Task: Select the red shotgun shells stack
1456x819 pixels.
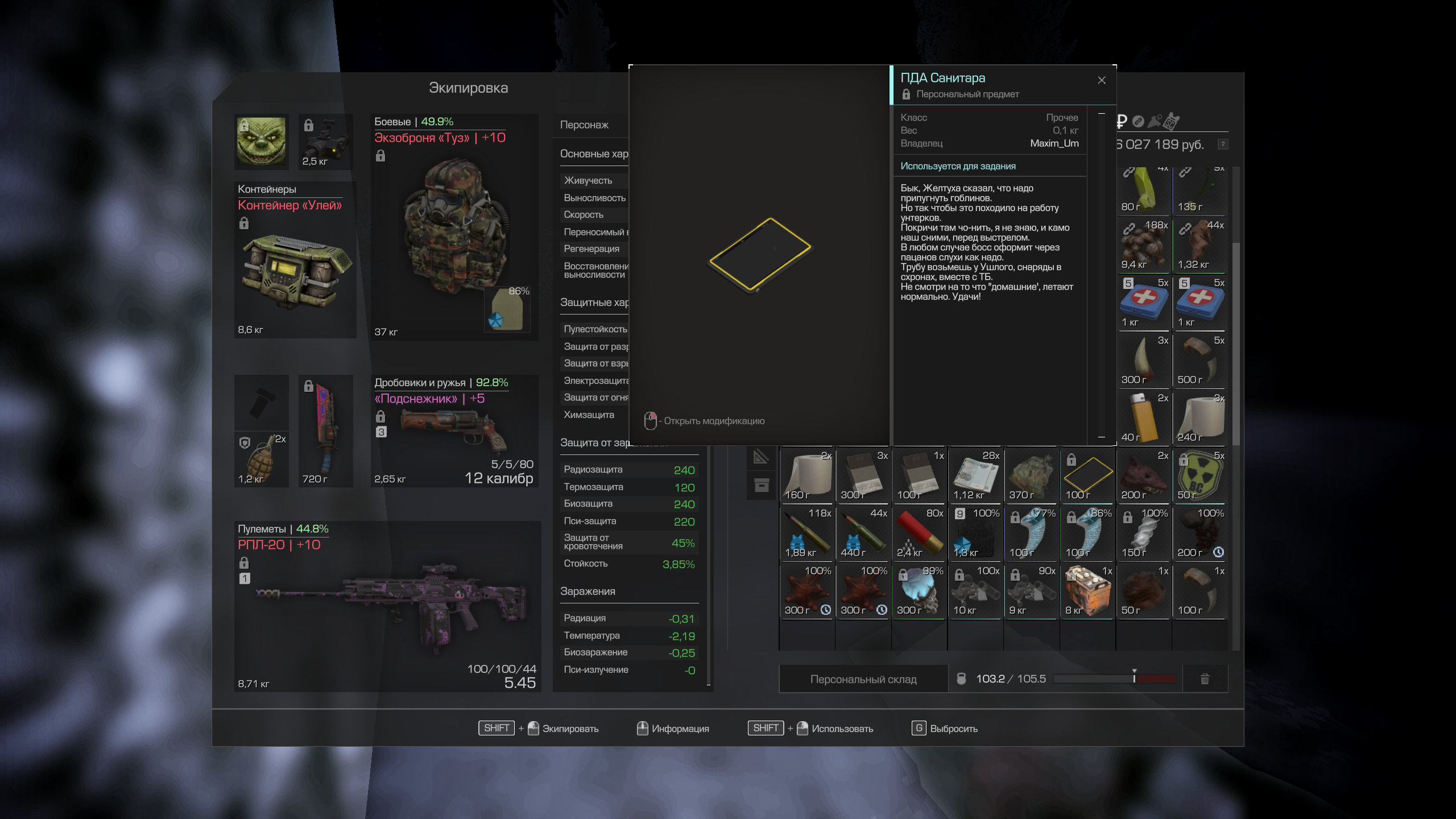Action: (919, 533)
